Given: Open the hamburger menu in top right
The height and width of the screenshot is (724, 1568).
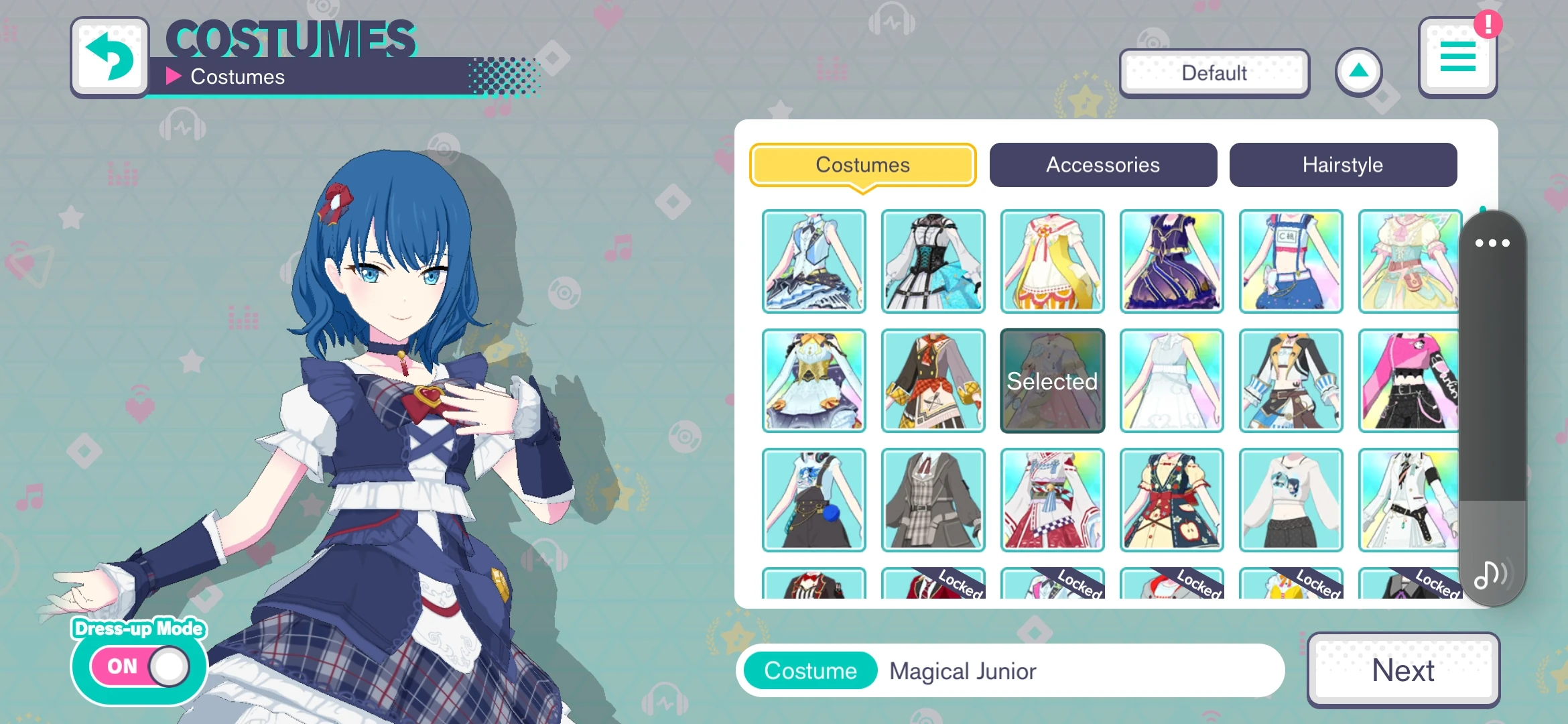Looking at the screenshot, I should click(1458, 56).
